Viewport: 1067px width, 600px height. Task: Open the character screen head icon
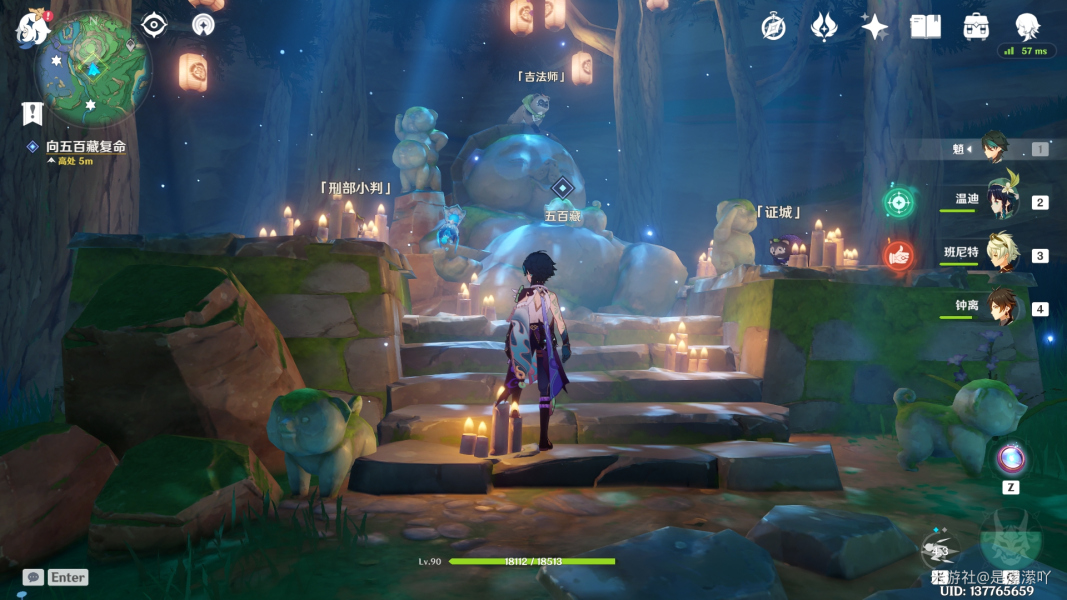(x=1027, y=25)
